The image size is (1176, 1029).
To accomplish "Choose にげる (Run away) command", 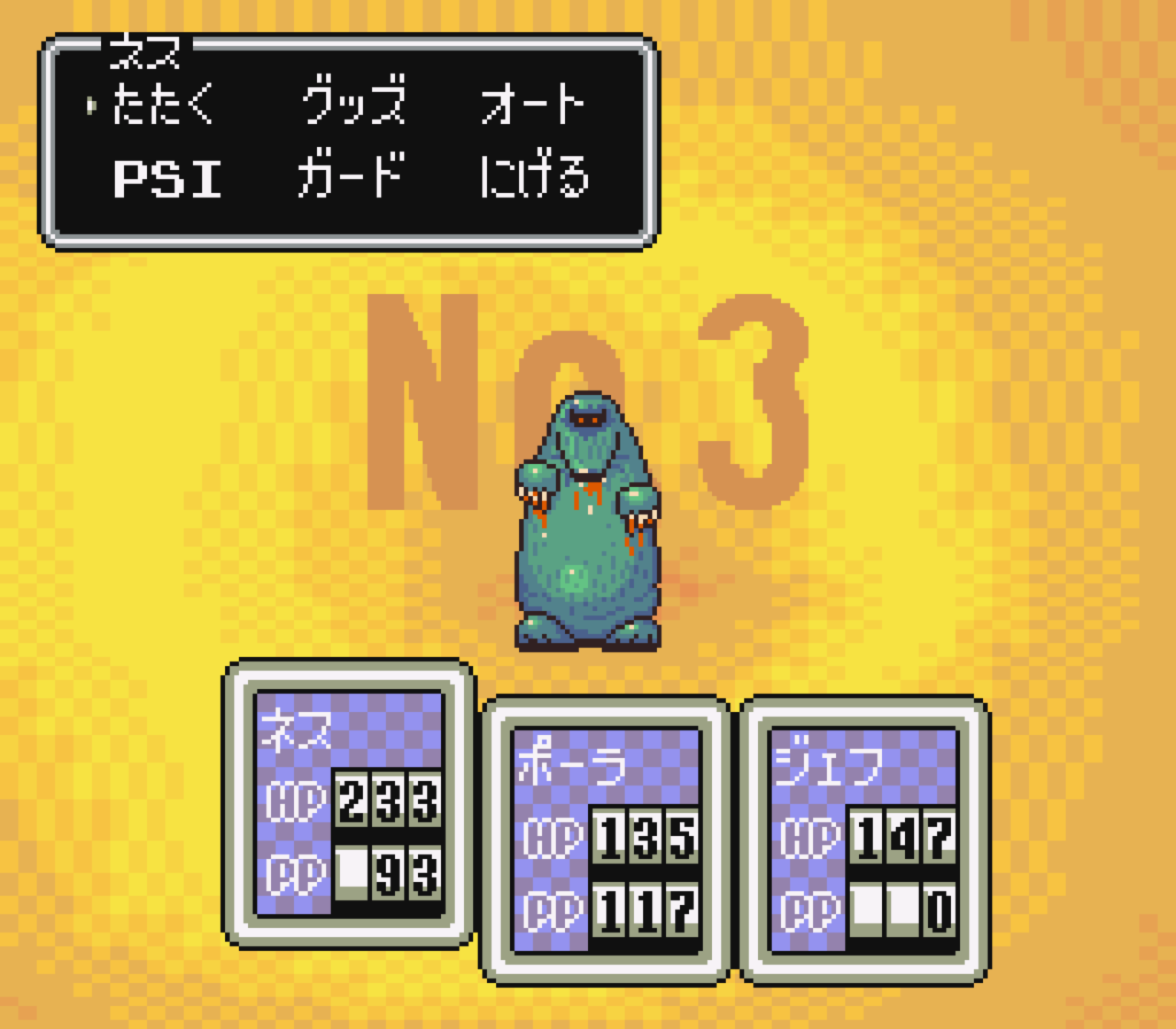I will (x=535, y=176).
